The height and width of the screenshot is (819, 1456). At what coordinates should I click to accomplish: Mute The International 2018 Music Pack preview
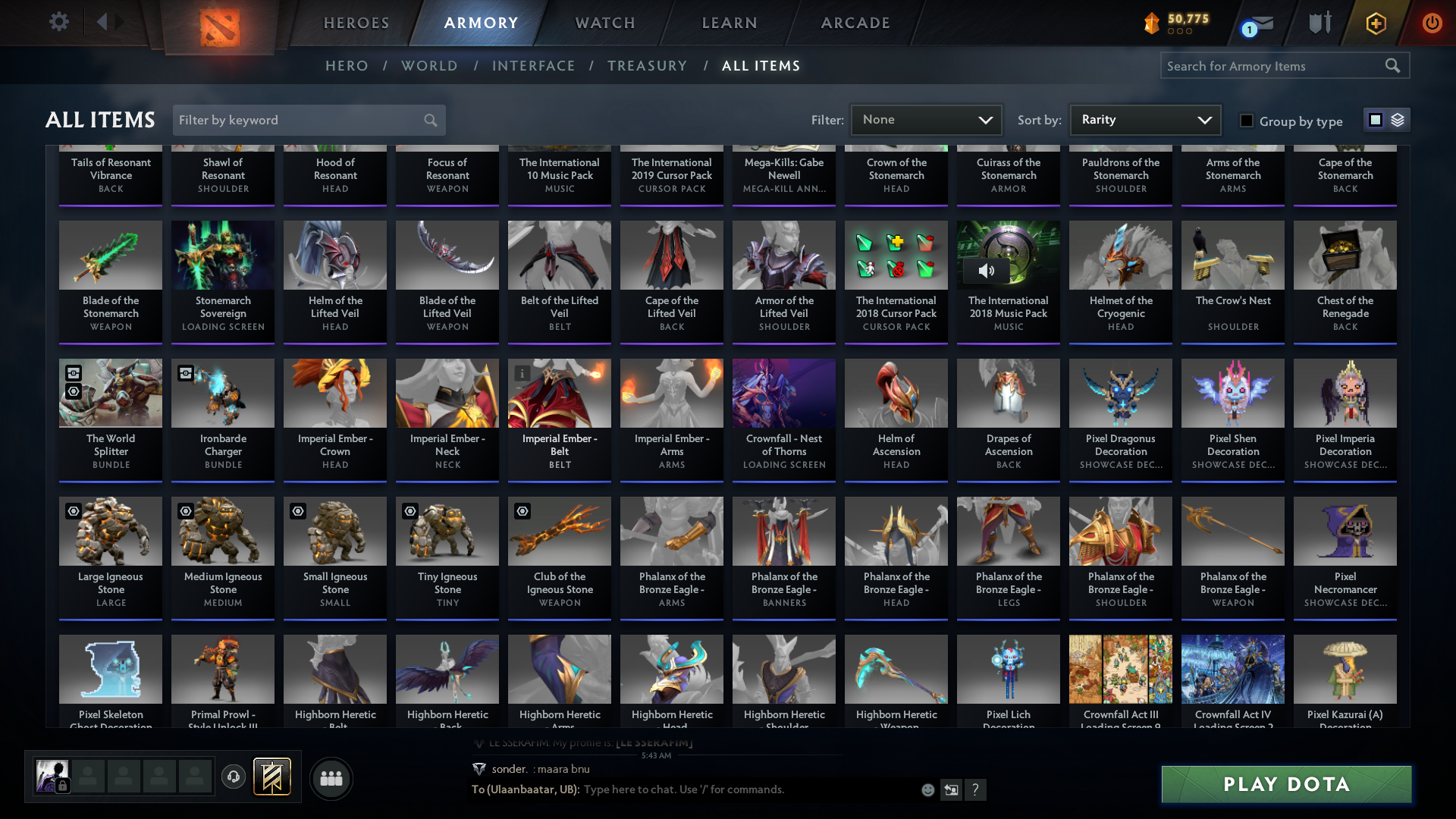(x=987, y=271)
